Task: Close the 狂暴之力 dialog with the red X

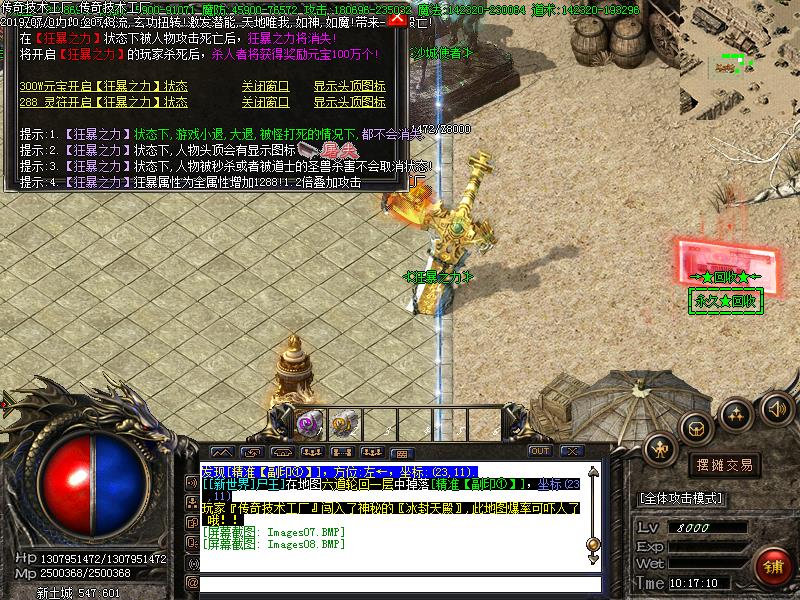Action: click(397, 18)
